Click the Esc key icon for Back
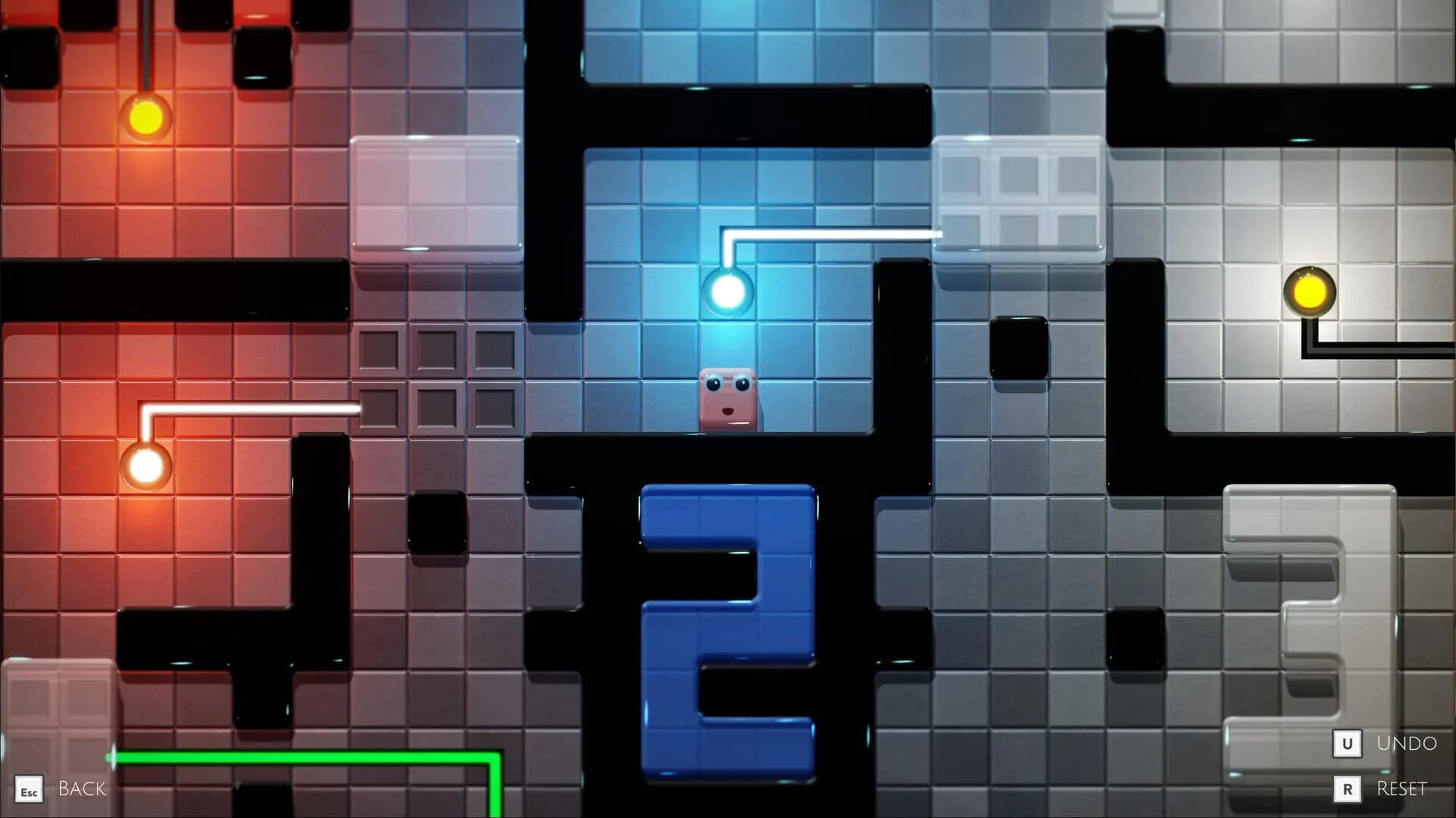 (x=30, y=790)
